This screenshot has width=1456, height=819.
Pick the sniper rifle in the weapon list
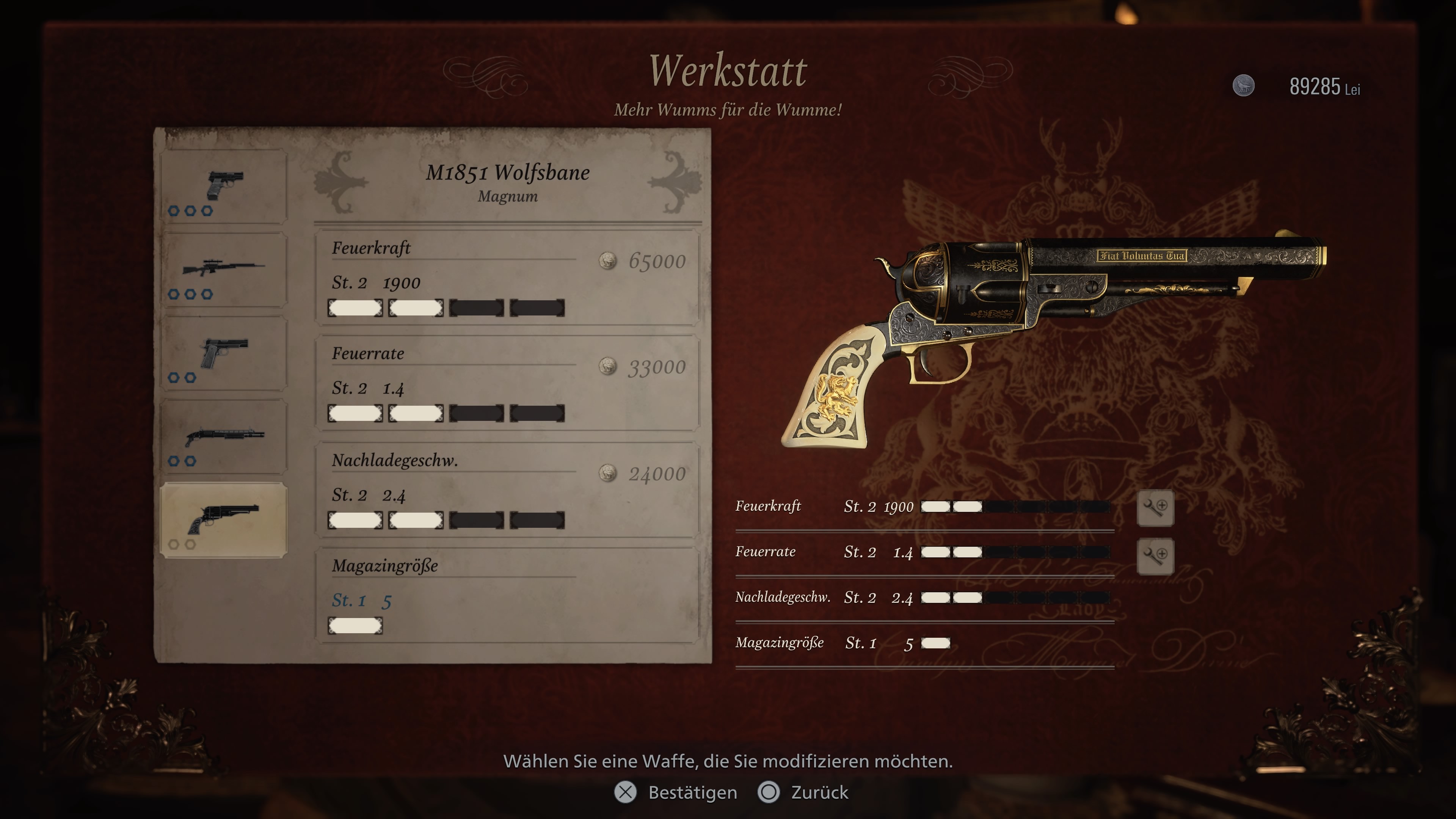pyautogui.click(x=224, y=271)
